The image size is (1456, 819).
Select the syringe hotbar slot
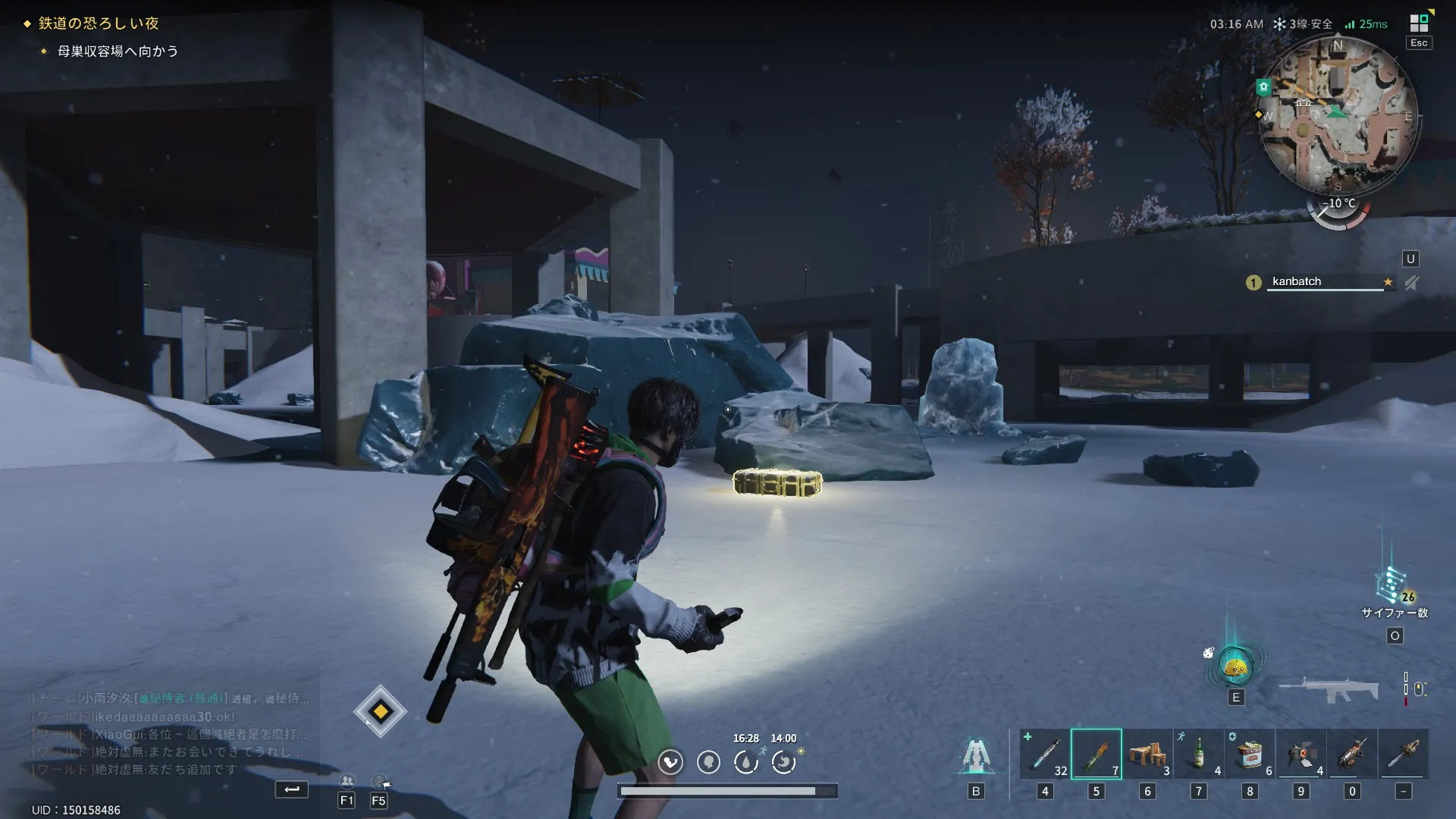pyautogui.click(x=1045, y=754)
